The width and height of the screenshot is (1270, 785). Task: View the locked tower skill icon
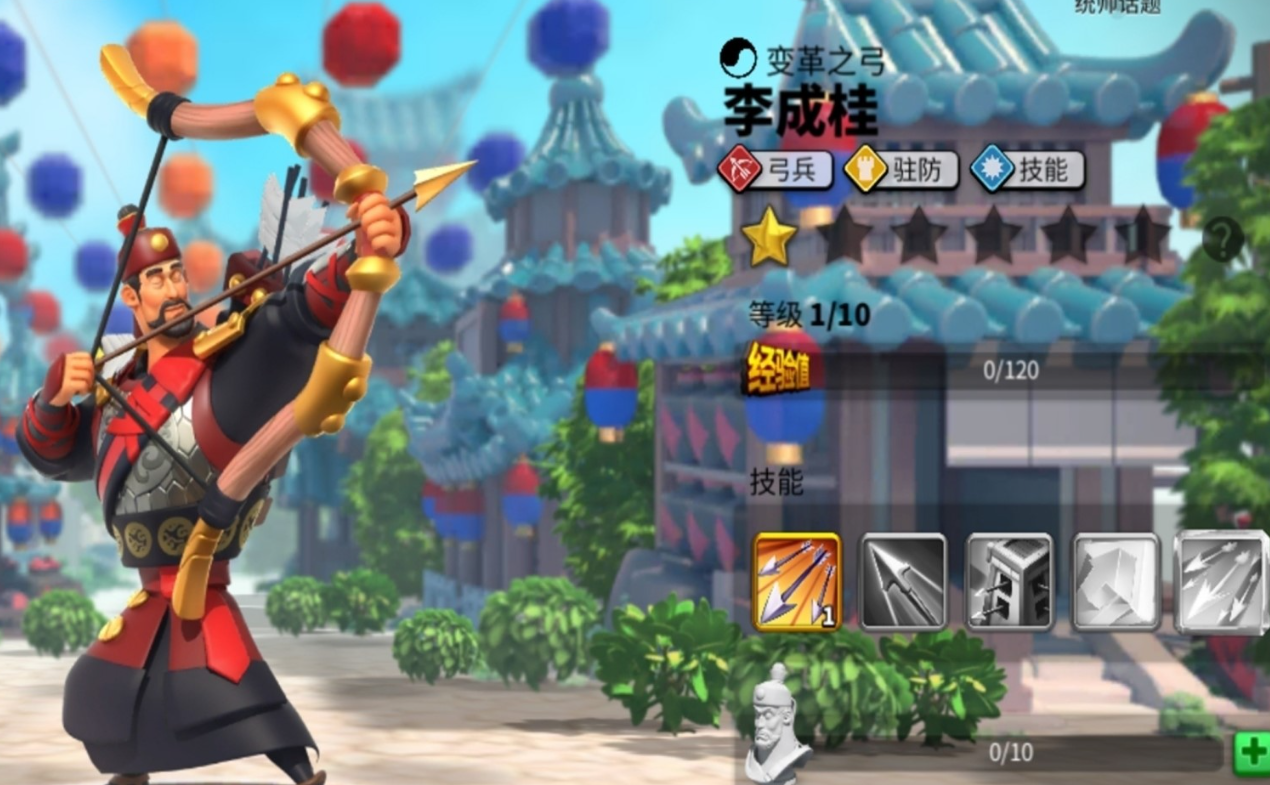[x=1009, y=582]
